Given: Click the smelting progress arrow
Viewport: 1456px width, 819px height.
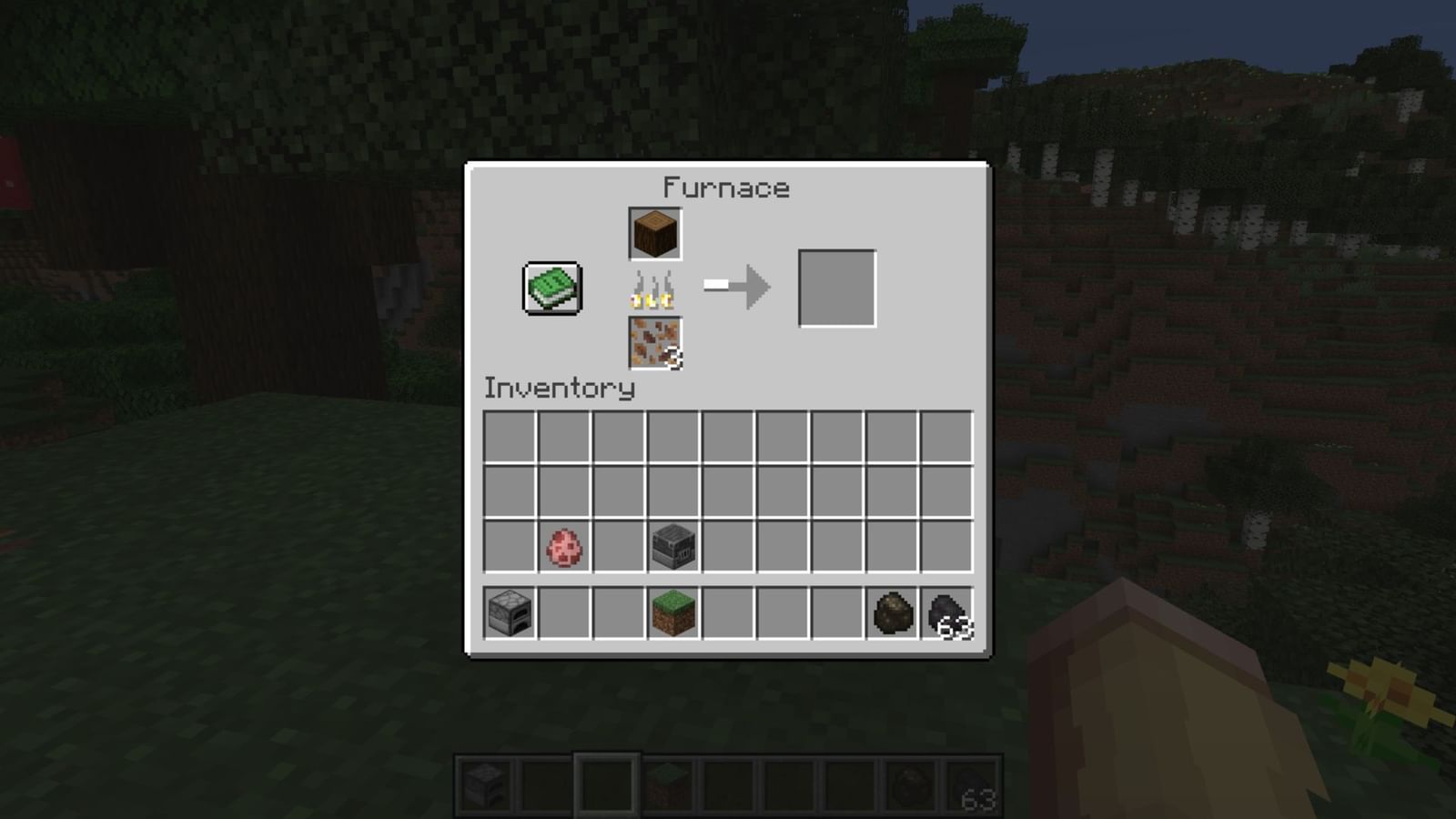Looking at the screenshot, I should point(737,284).
